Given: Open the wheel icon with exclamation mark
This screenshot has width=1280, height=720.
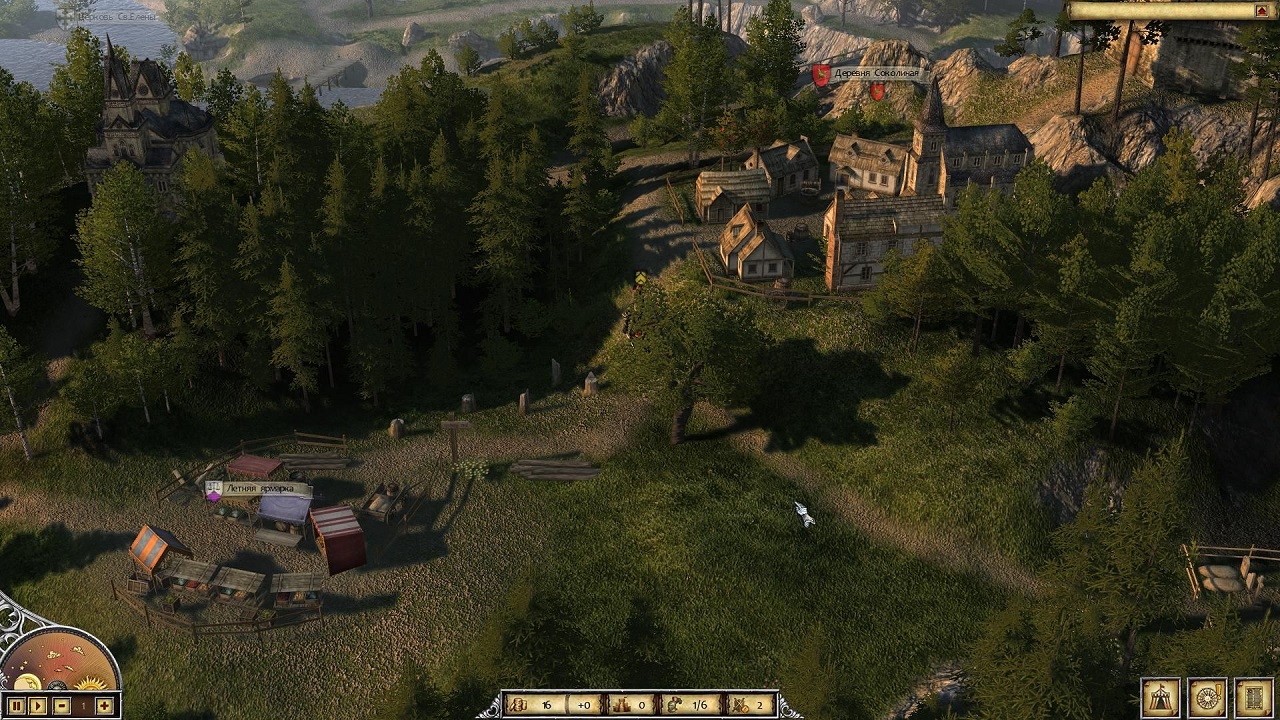Looking at the screenshot, I should 1207,697.
